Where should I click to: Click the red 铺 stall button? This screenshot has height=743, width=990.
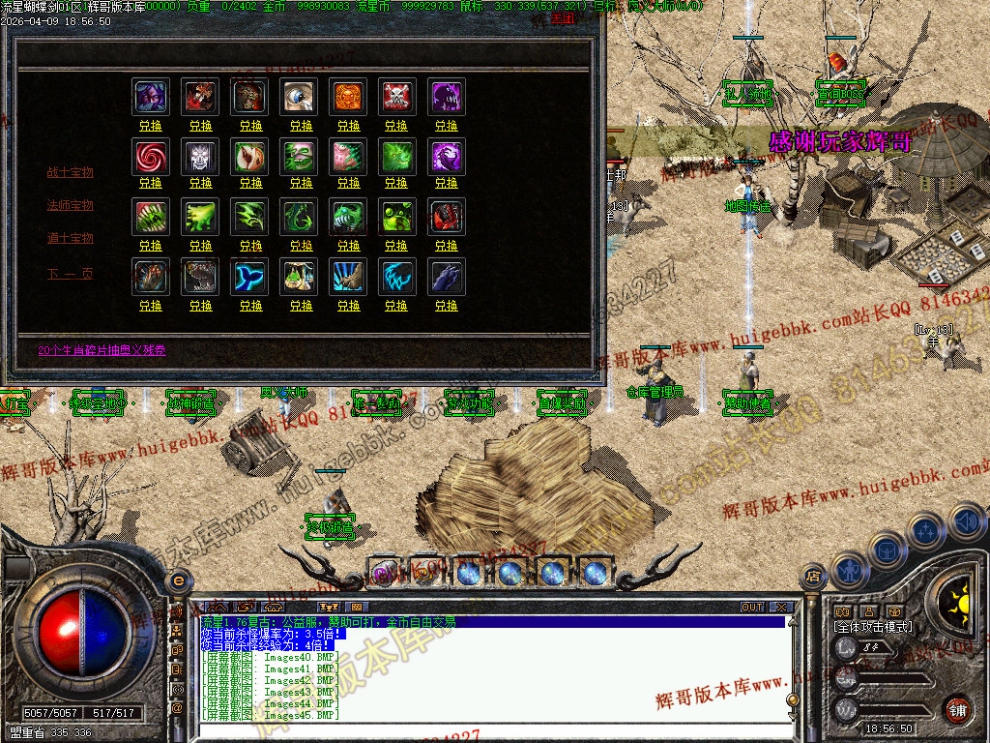[958, 709]
